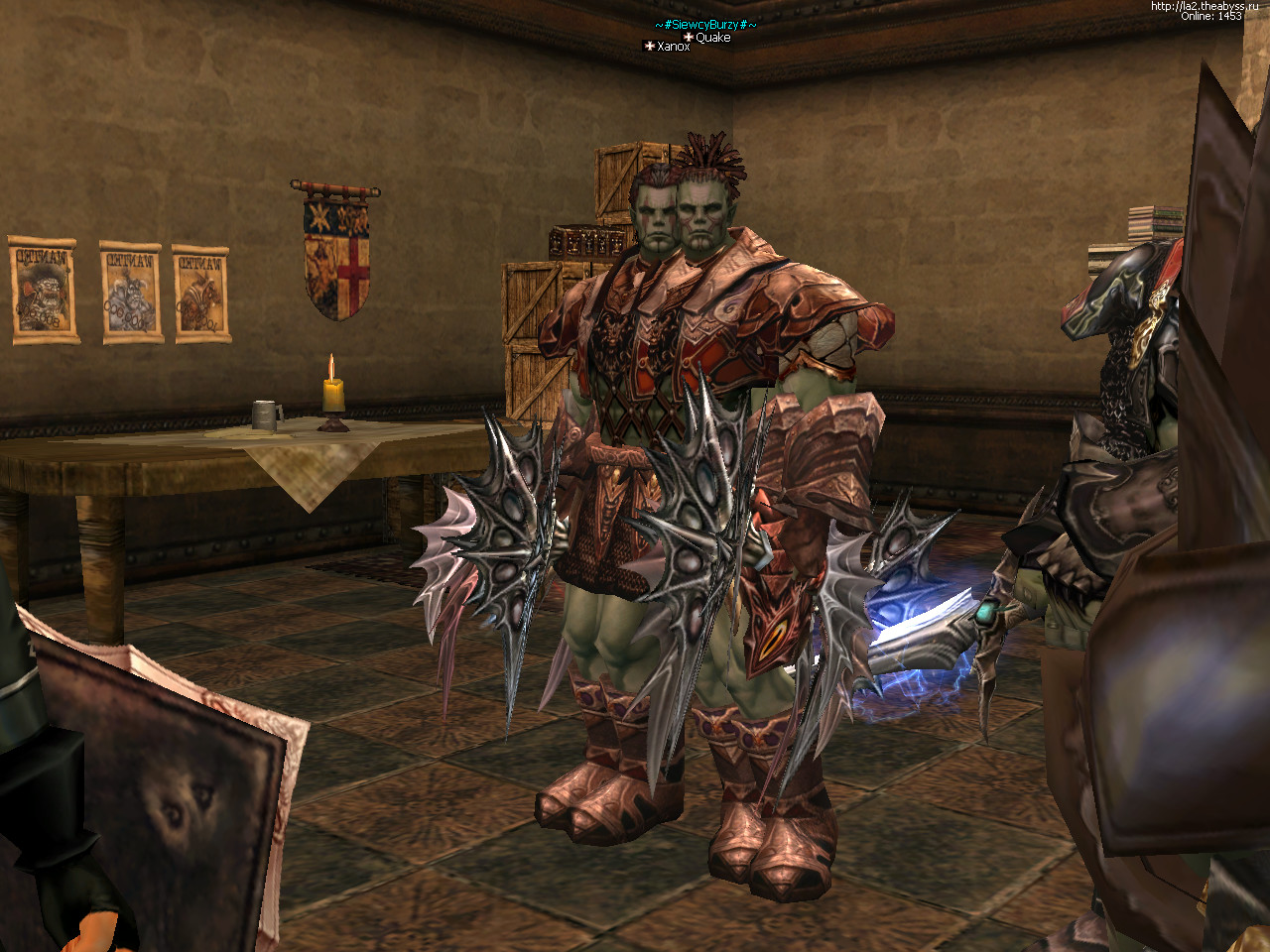This screenshot has height=952, width=1270.
Task: Select the Xanox player nameplate
Action: pos(672,47)
